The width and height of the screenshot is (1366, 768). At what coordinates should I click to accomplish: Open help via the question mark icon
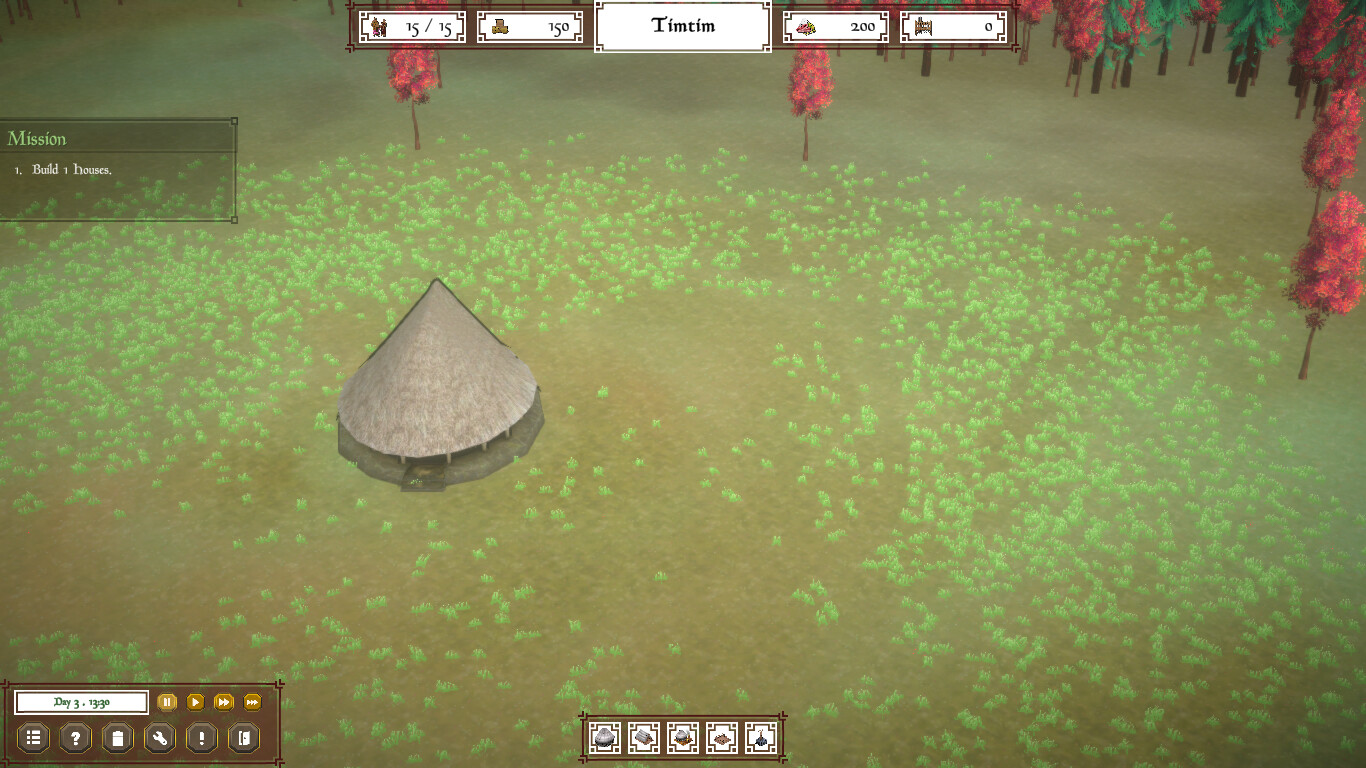(74, 738)
